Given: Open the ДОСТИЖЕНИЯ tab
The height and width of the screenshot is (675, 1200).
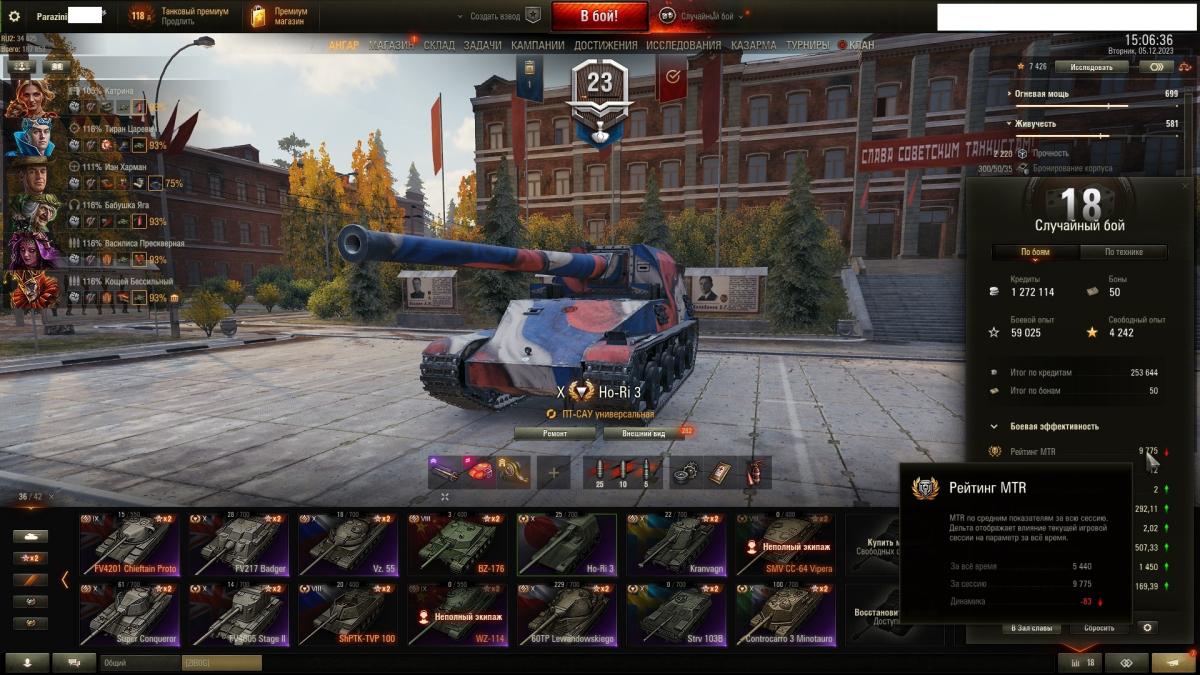Looking at the screenshot, I should 606,45.
